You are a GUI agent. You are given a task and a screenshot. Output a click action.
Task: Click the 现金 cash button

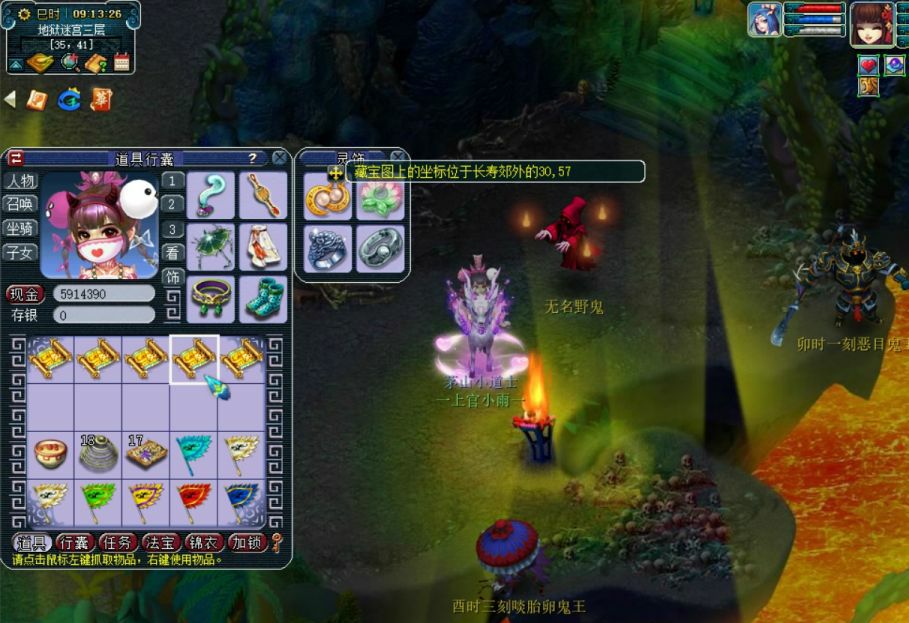pos(25,294)
